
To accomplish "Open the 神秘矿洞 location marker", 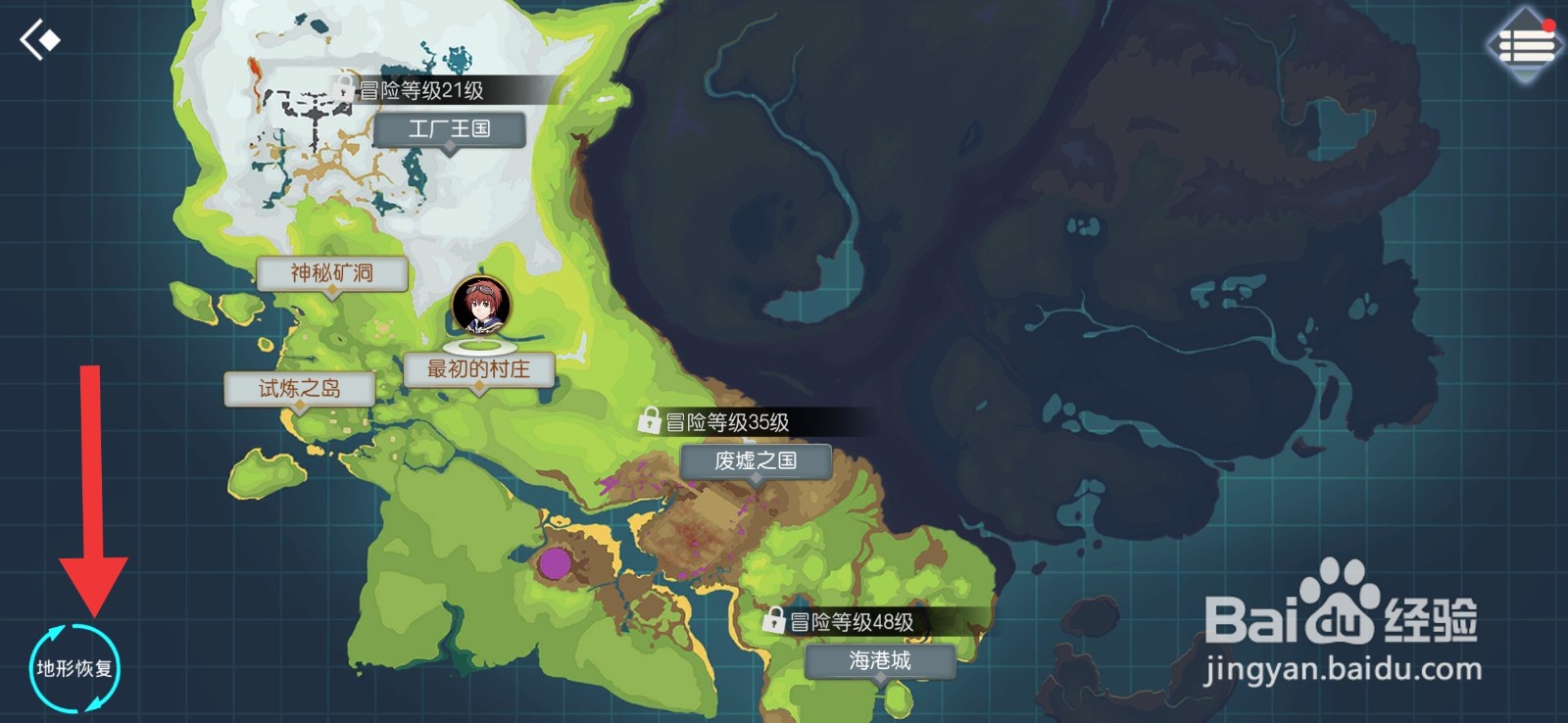I will point(333,272).
